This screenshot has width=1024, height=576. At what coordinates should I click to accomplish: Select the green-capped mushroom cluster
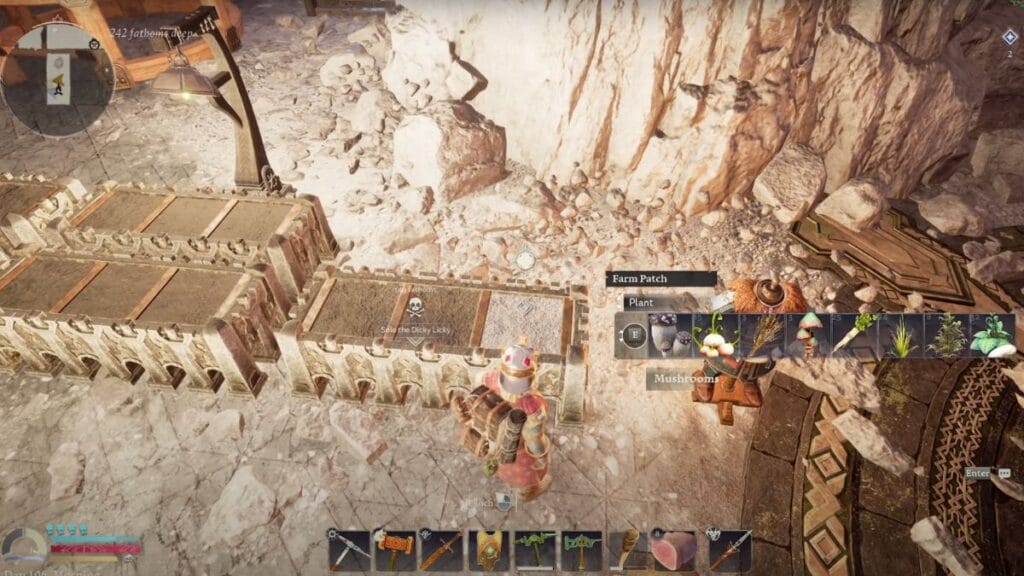[808, 335]
